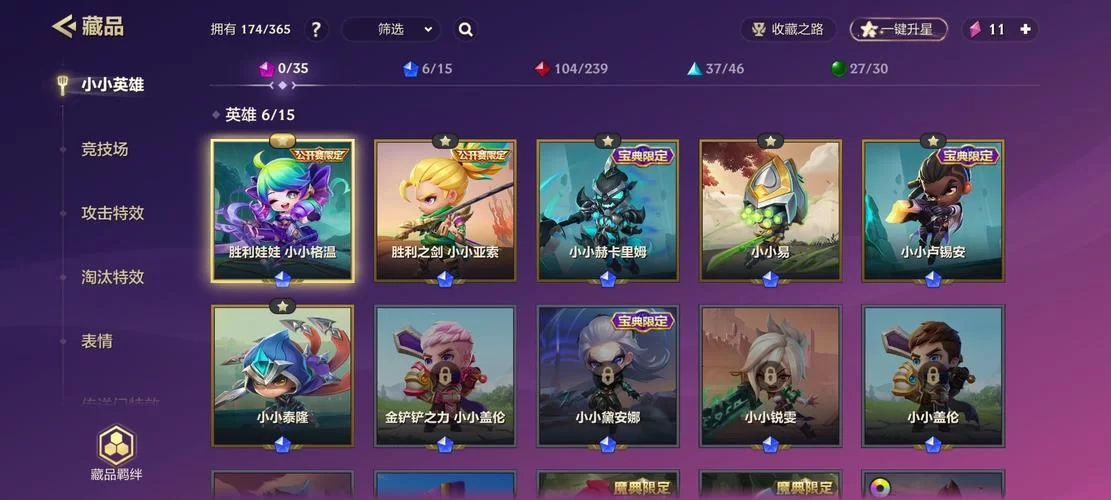Click the magnifying glass search icon
Image resolution: width=1111 pixels, height=500 pixels.
[466, 29]
